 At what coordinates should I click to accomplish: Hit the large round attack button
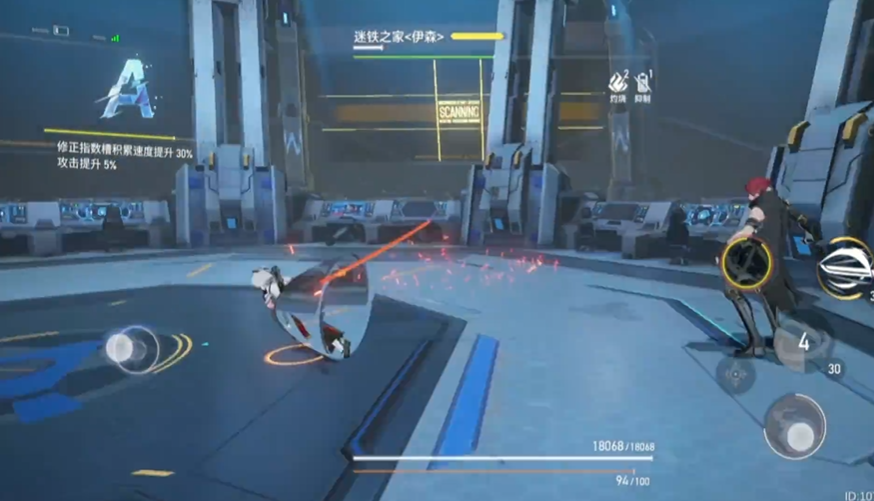coord(795,427)
